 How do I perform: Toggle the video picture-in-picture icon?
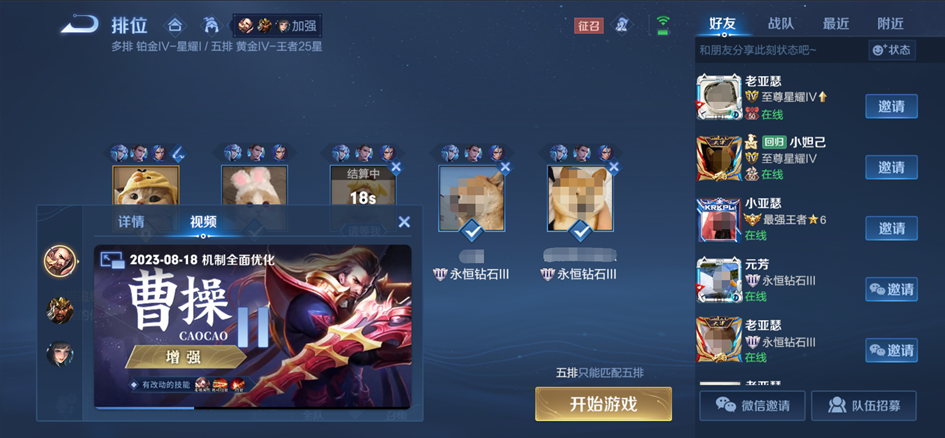111,259
